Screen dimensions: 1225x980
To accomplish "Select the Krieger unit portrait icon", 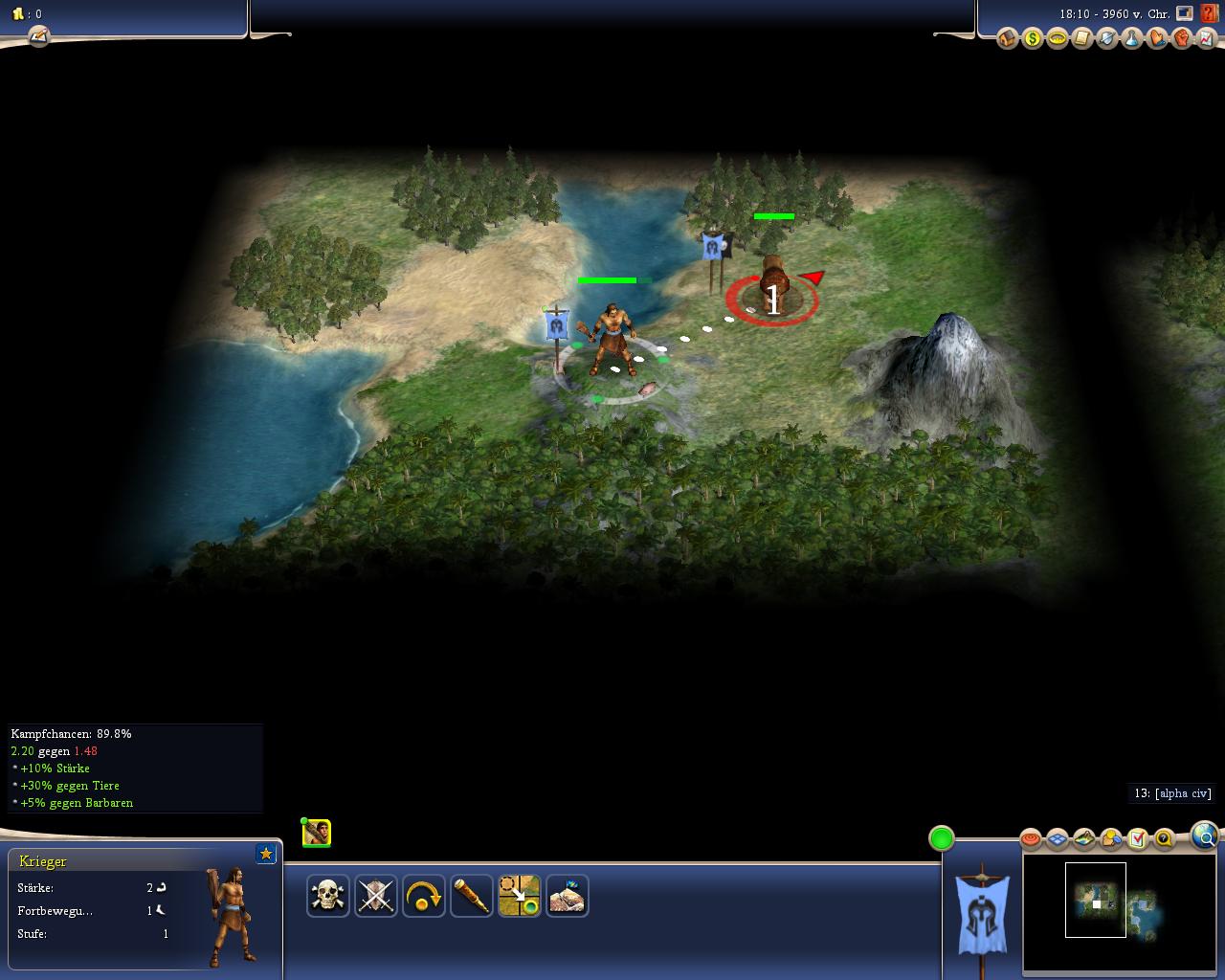I will click(317, 833).
